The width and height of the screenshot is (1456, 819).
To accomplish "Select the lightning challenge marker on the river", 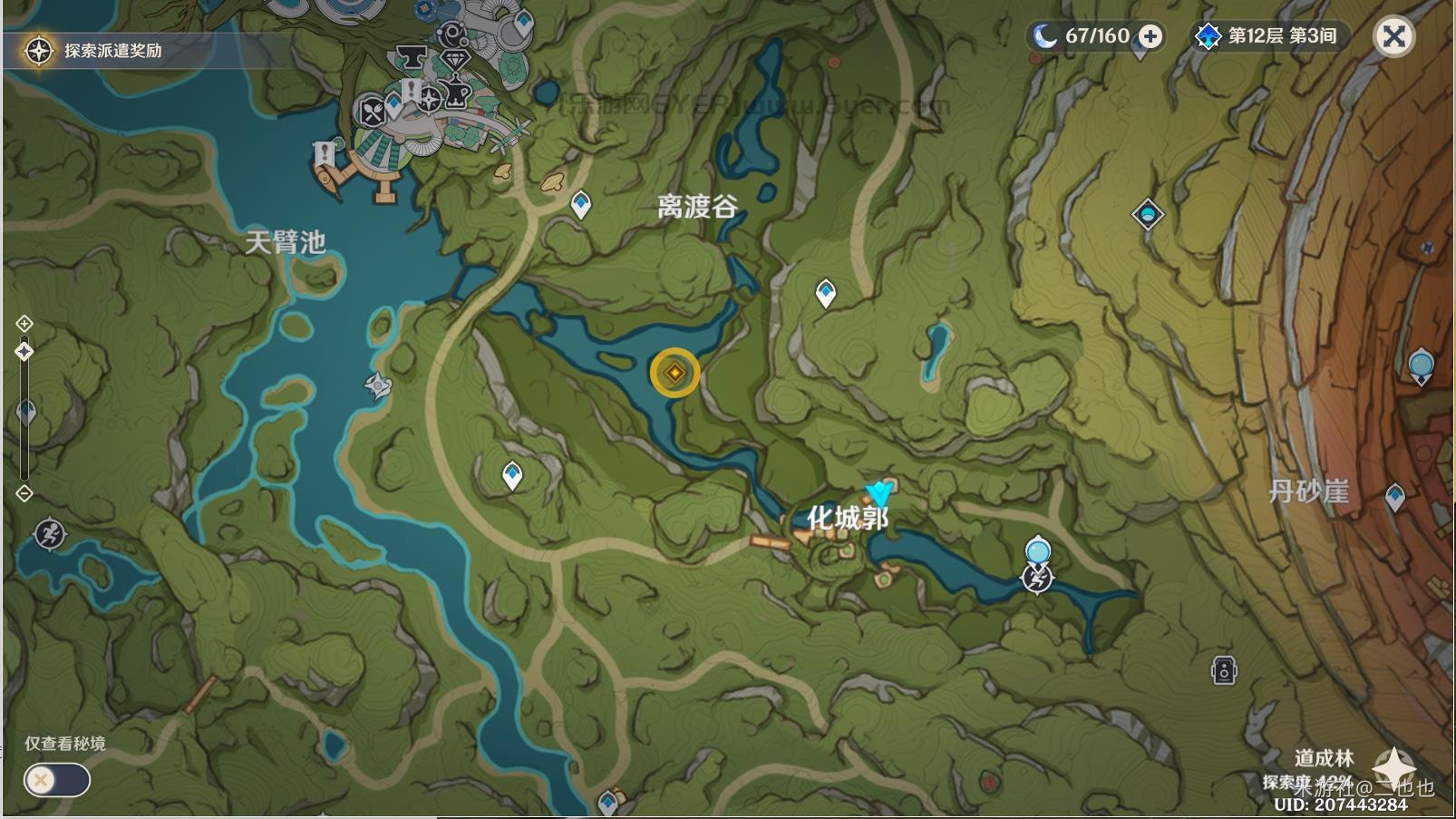I will point(1037,578).
